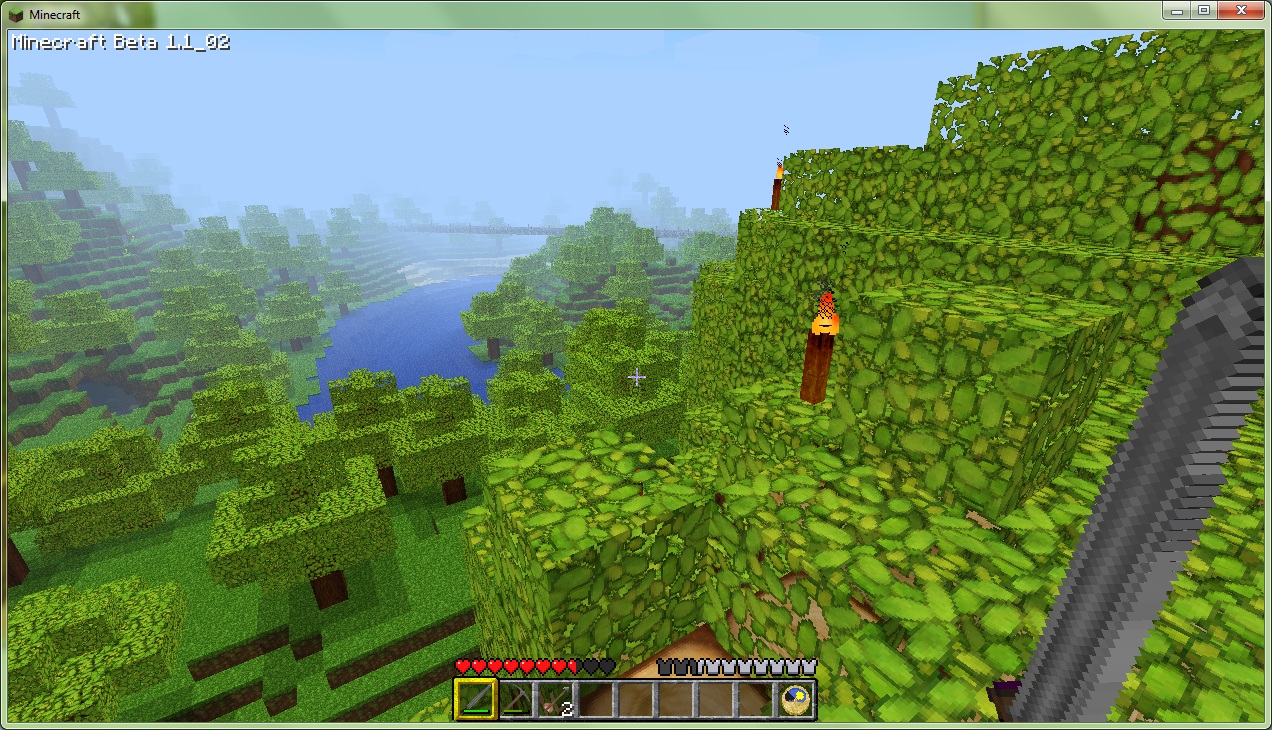The height and width of the screenshot is (730, 1272).
Task: Close the Minecraft window
Action: 1241,10
